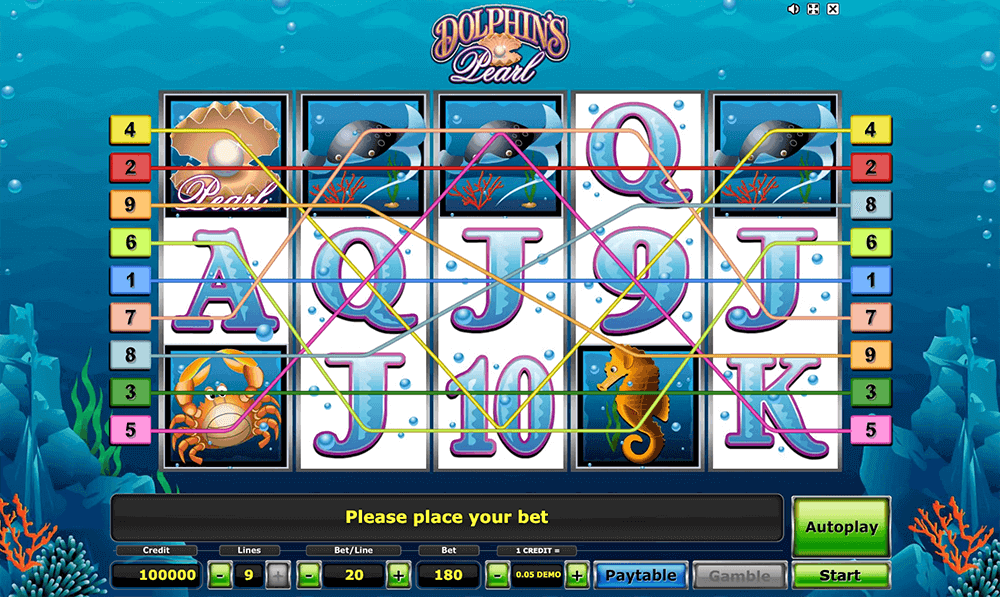Start the spin with the Start button
1000x597 pixels.
coord(840,575)
